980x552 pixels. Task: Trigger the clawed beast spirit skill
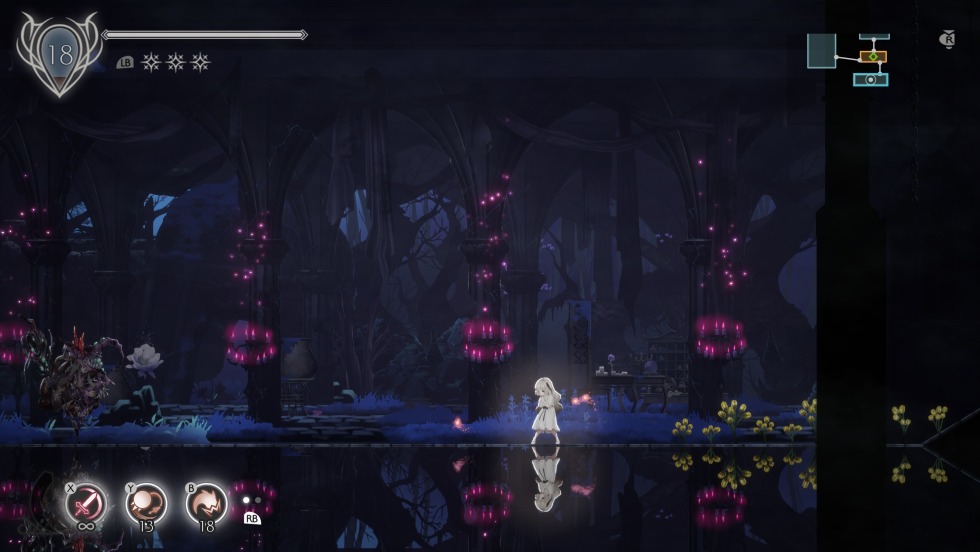pos(206,501)
